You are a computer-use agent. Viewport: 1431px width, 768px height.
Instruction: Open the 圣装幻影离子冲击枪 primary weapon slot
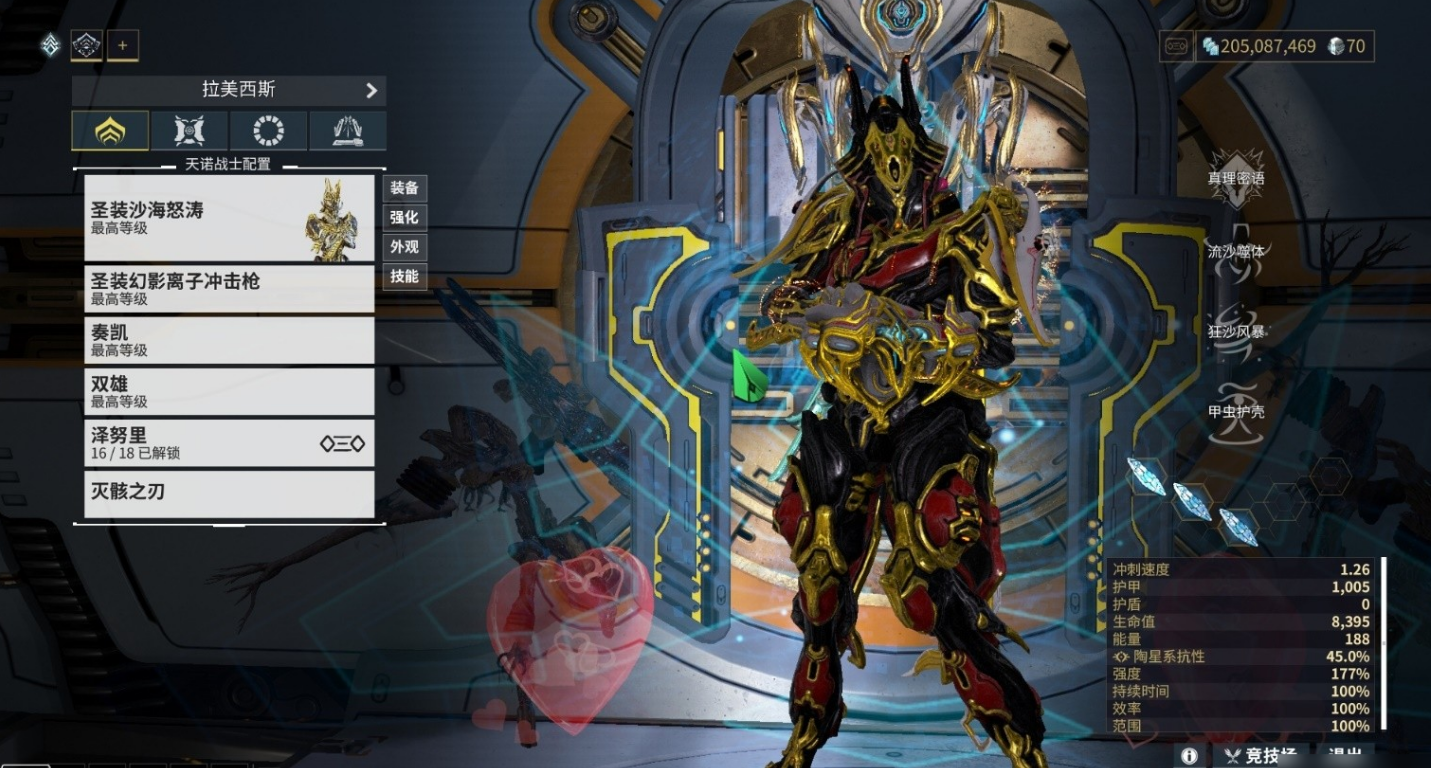click(x=228, y=289)
